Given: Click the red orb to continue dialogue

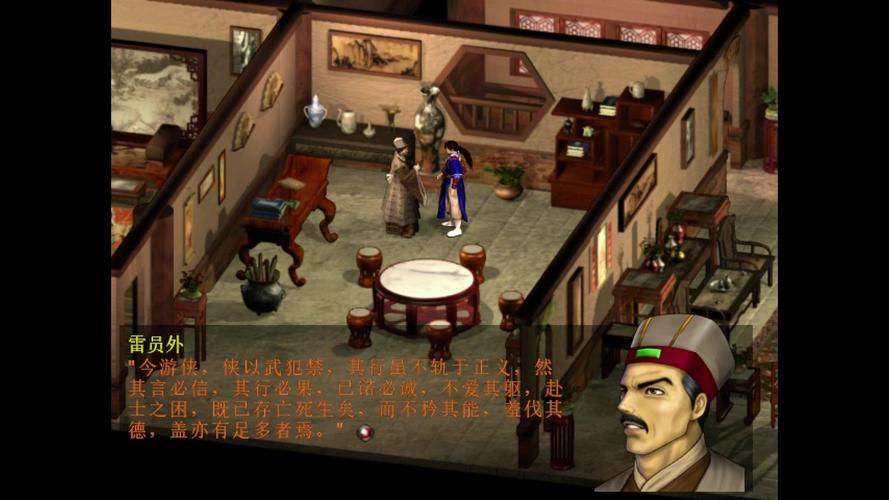Looking at the screenshot, I should [365, 432].
